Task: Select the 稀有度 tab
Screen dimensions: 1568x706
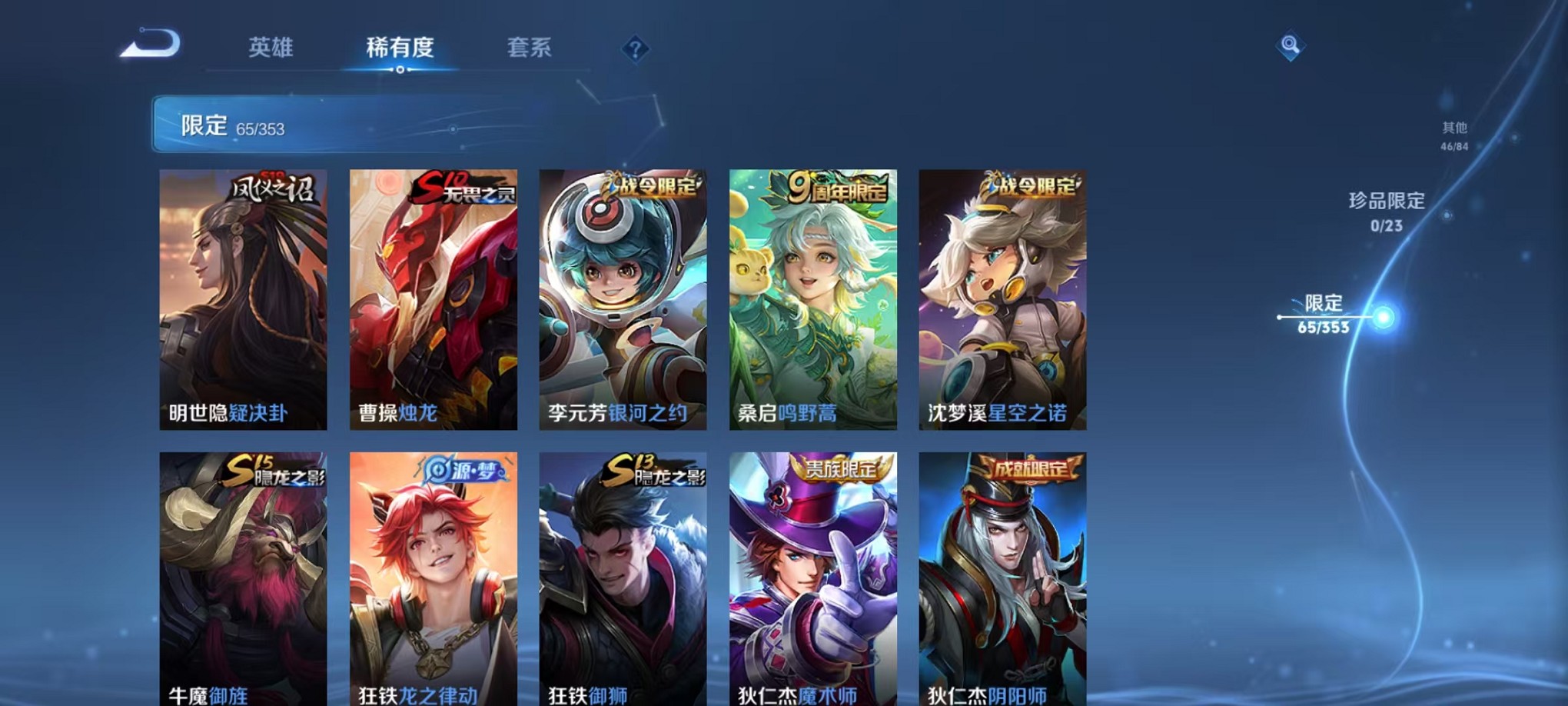Action: (399, 48)
